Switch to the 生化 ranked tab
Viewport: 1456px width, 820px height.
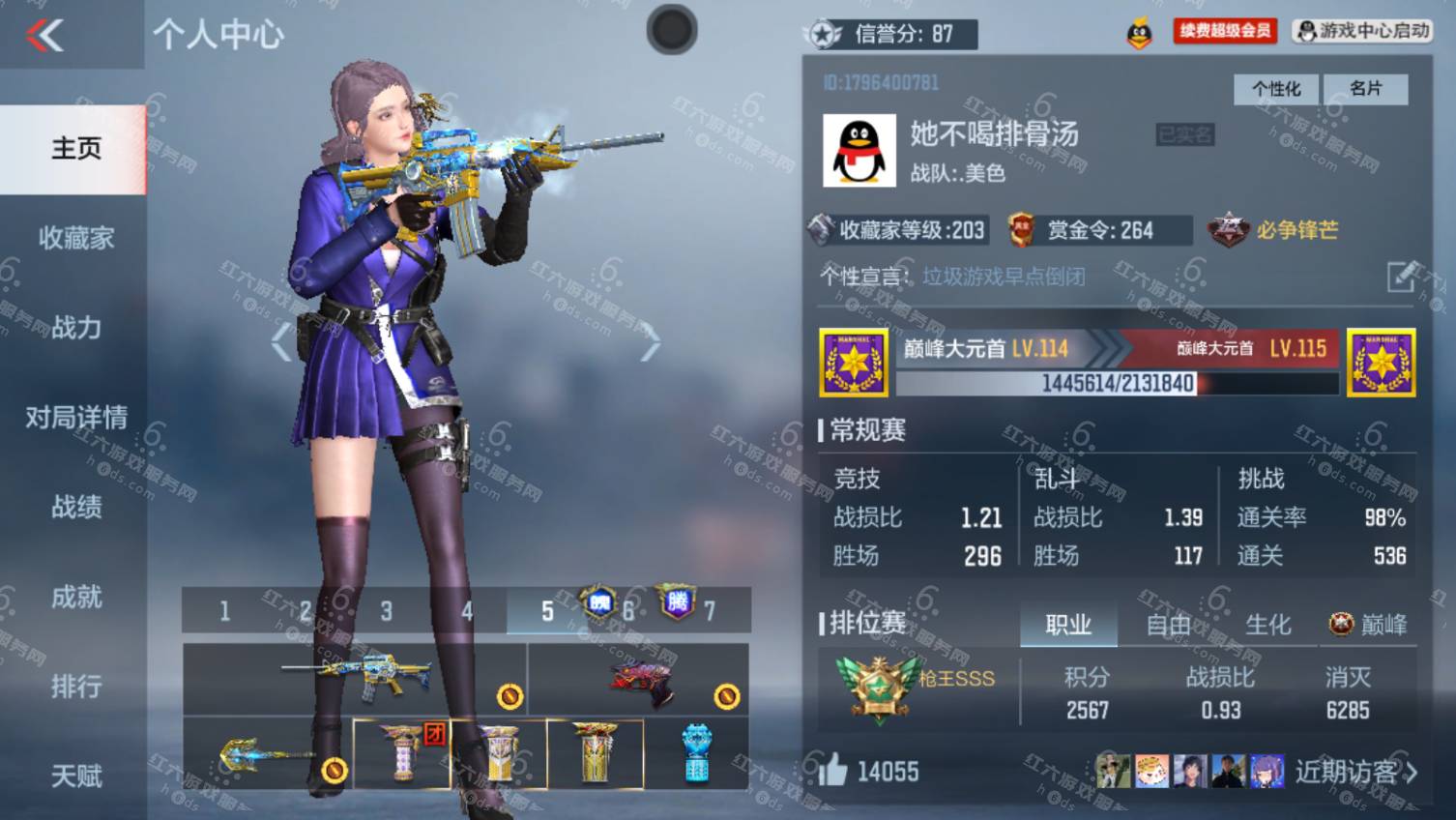pyautogui.click(x=1267, y=625)
